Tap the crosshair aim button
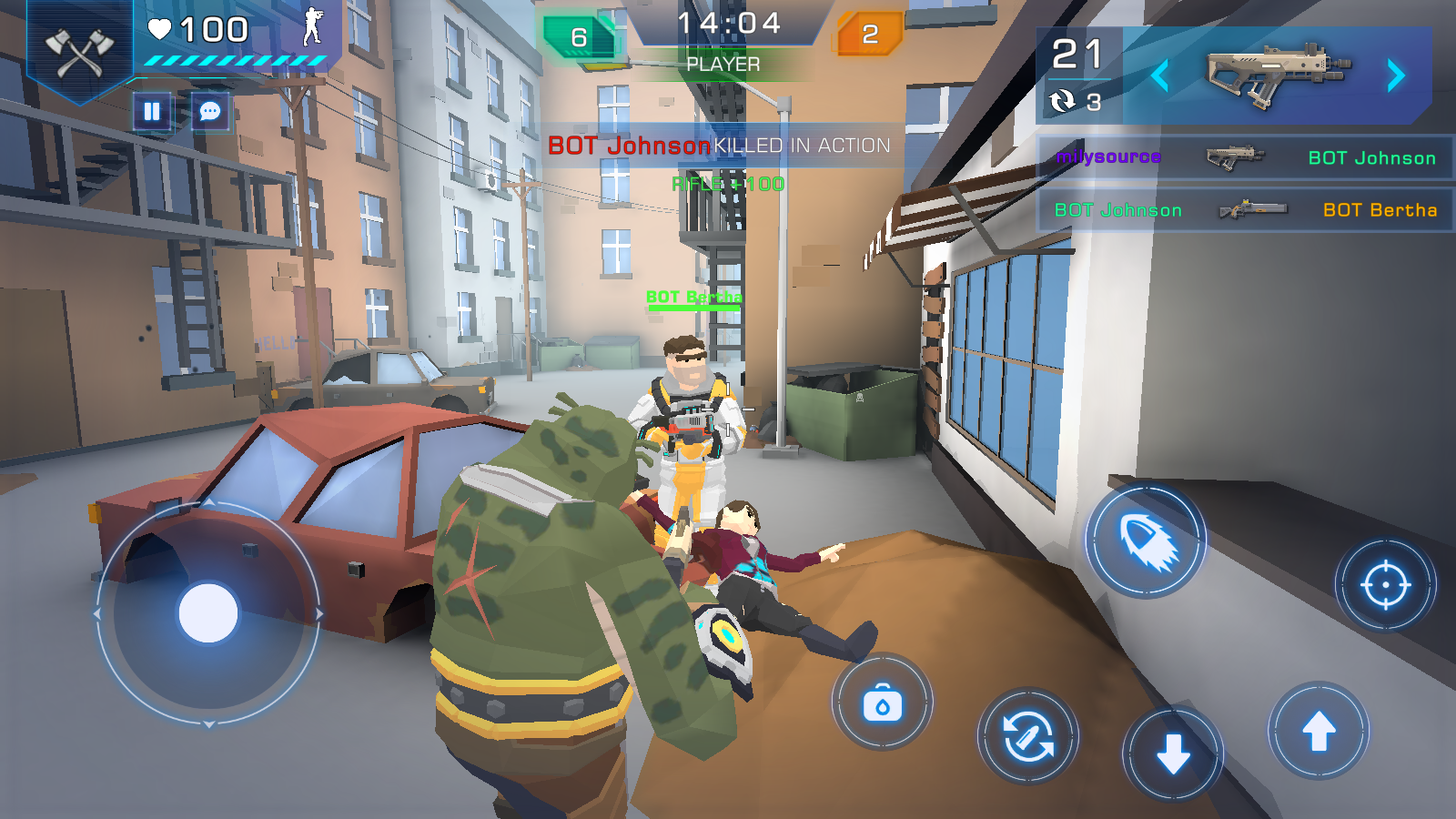The width and height of the screenshot is (1456, 819). point(1385,585)
